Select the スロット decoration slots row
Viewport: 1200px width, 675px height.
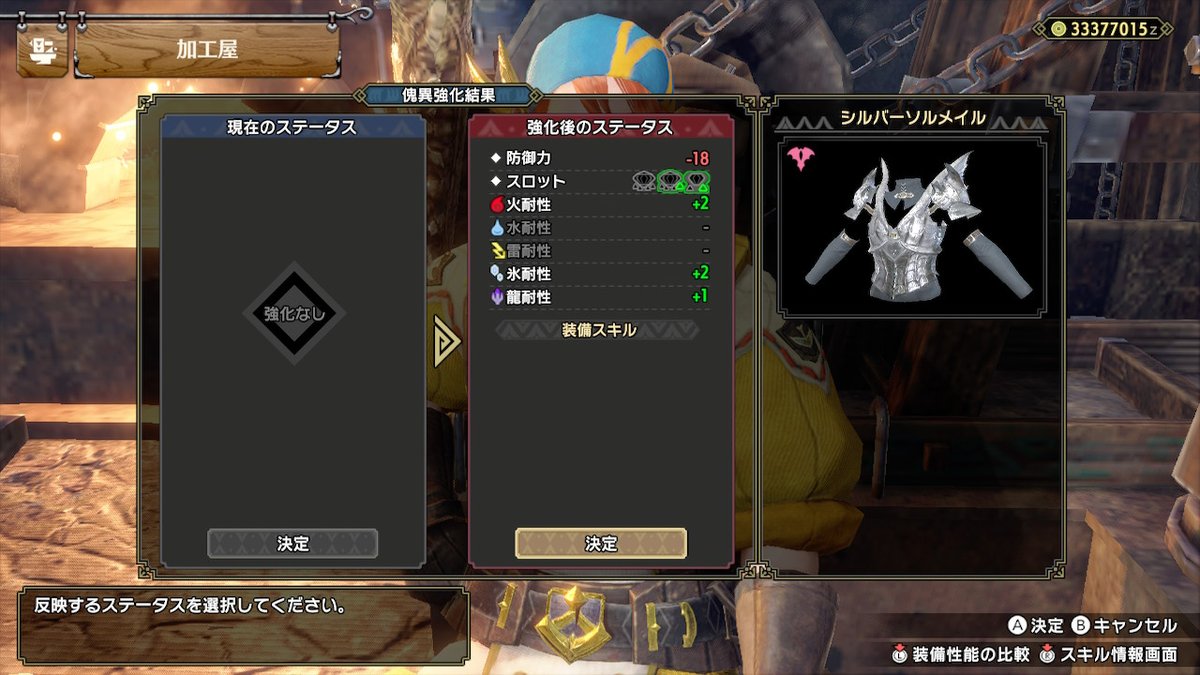pyautogui.click(x=601, y=181)
